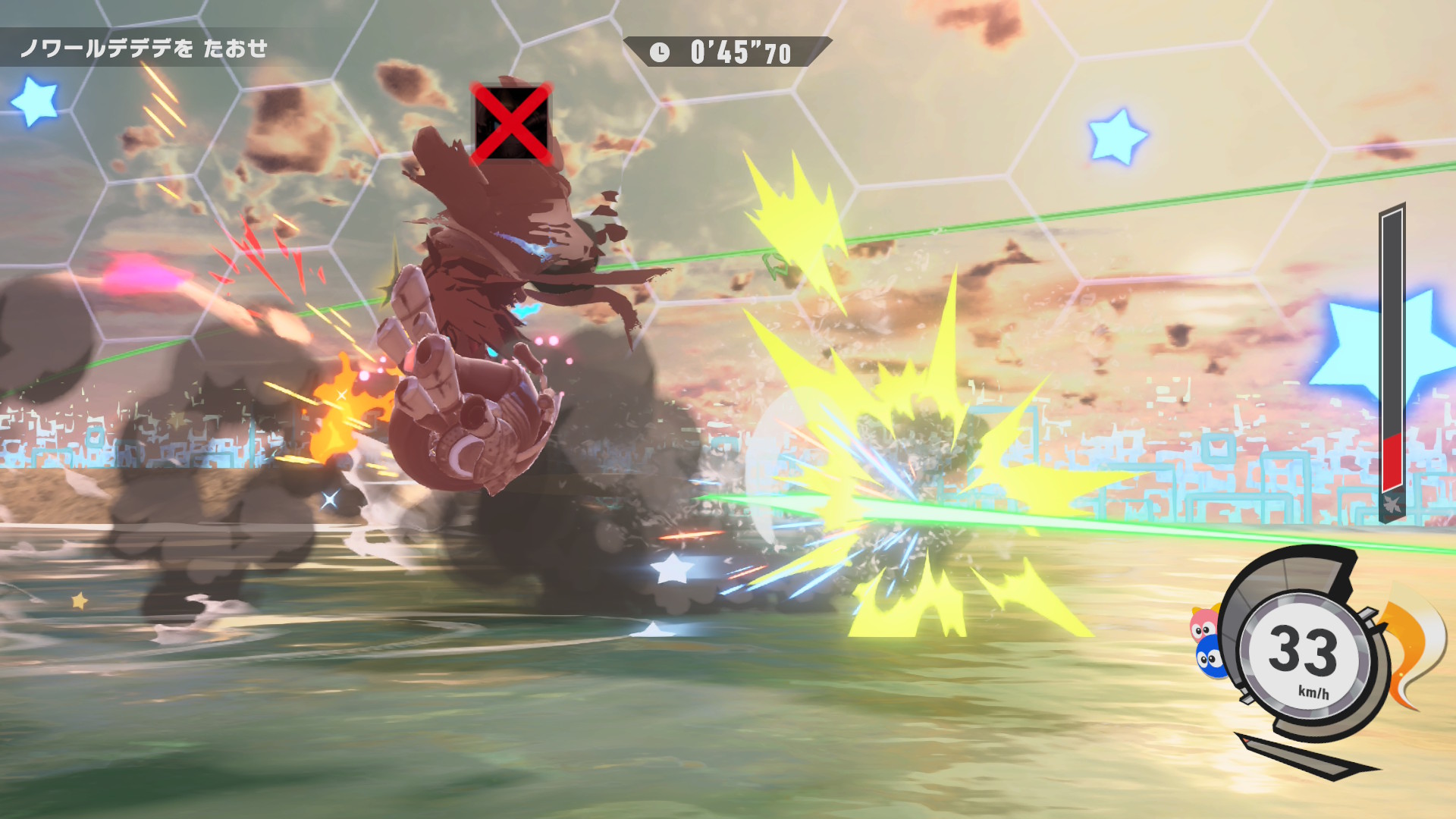Image resolution: width=1456 pixels, height=819 pixels.
Task: Click the pink and blue creature icons
Action: pyautogui.click(x=1207, y=642)
